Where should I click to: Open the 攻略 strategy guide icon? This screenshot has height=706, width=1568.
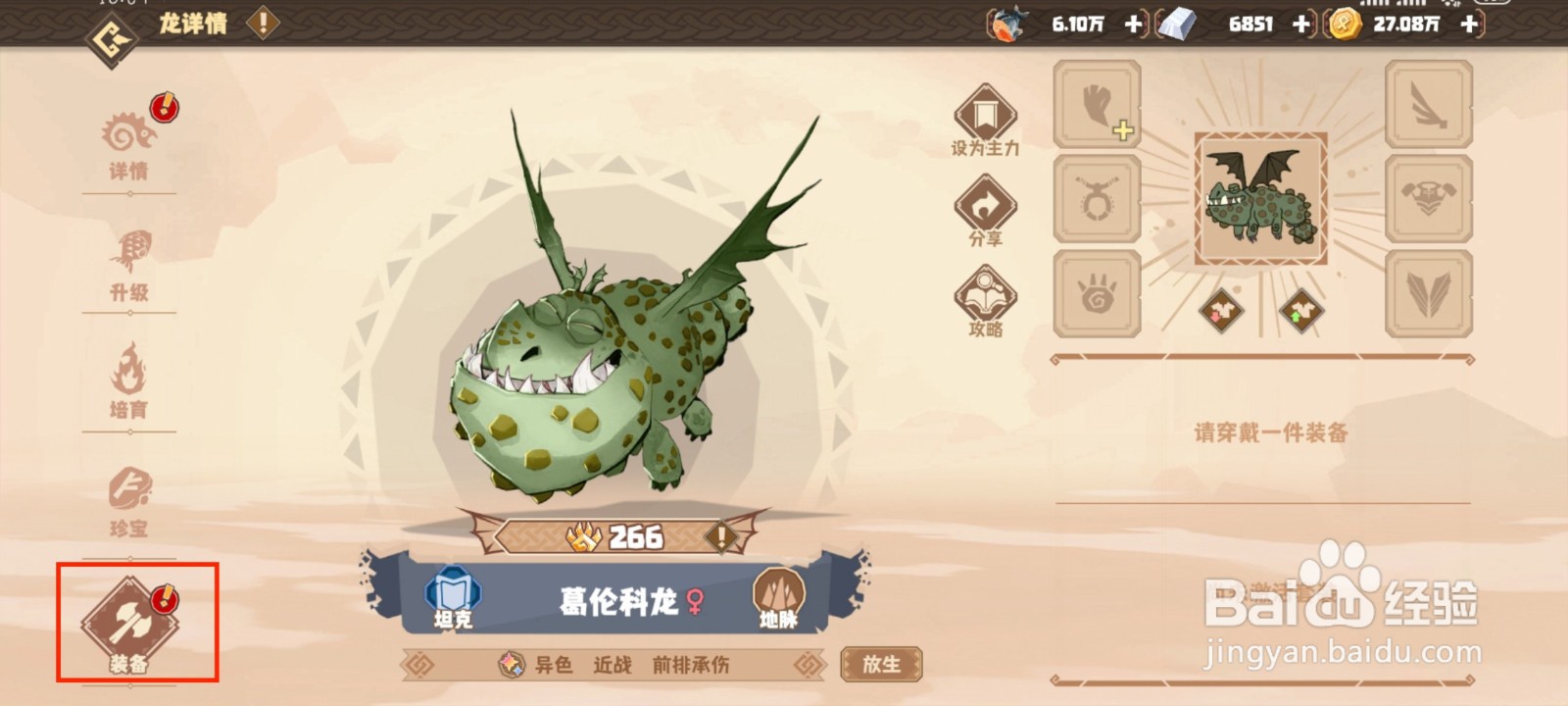pos(985,294)
